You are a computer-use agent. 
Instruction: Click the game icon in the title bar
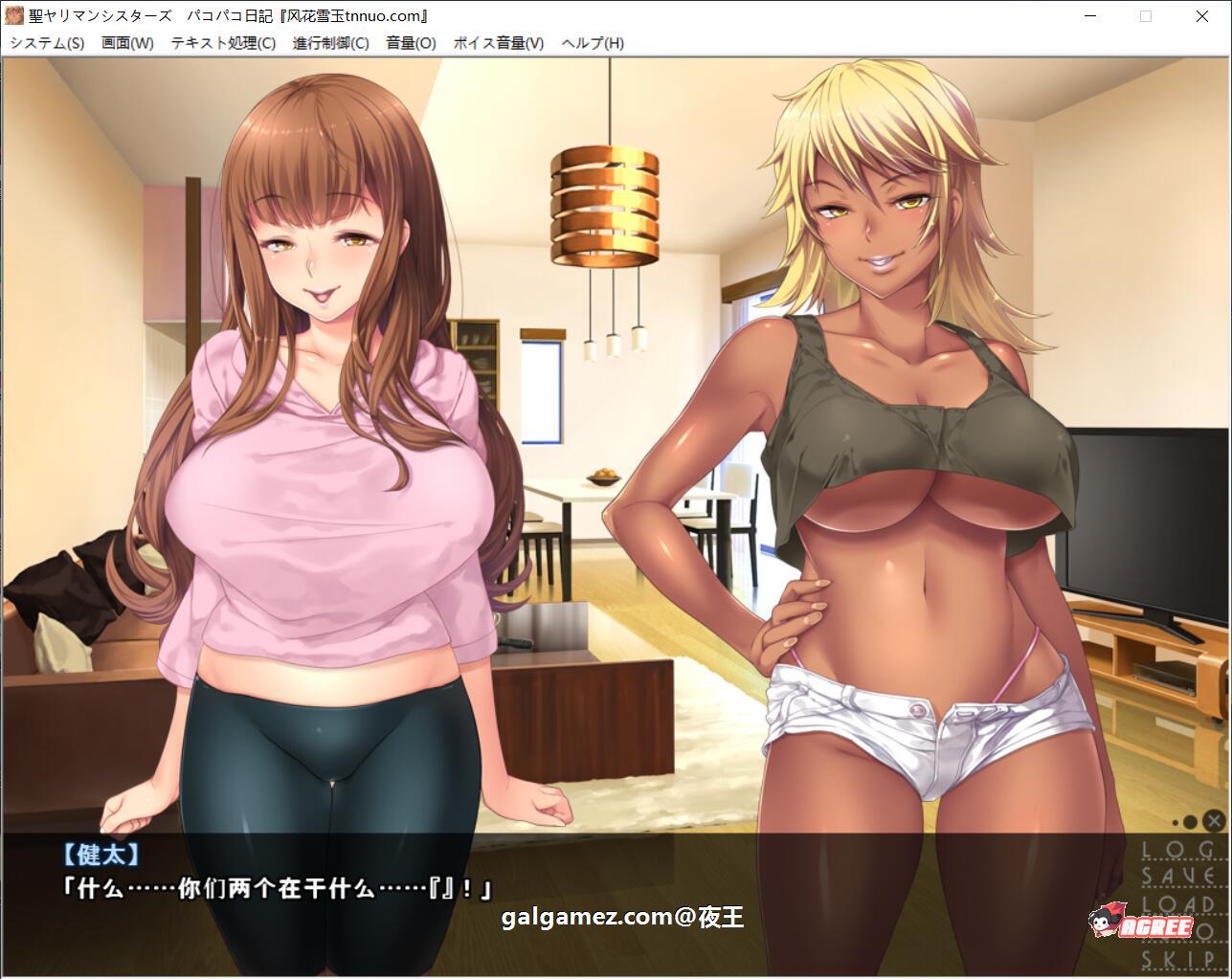15,15
